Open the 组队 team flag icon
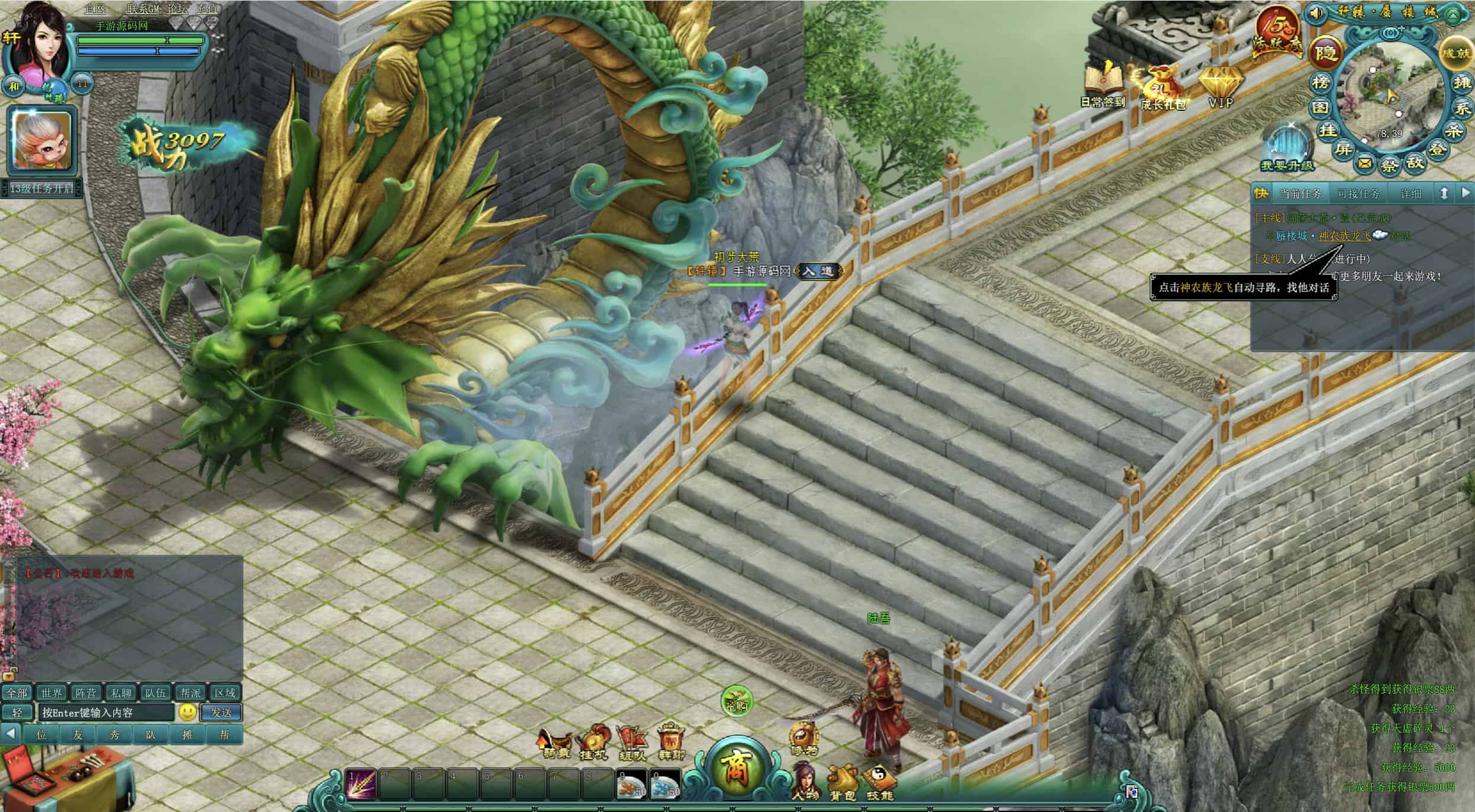 coord(631,743)
